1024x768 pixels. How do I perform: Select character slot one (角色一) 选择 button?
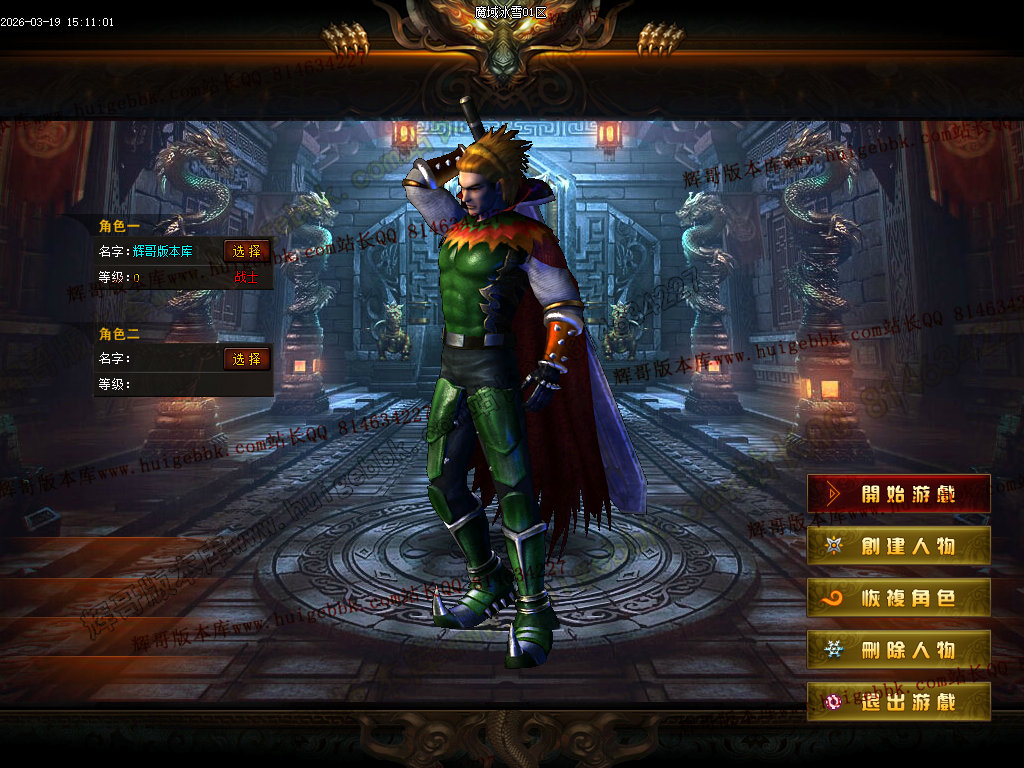(247, 251)
